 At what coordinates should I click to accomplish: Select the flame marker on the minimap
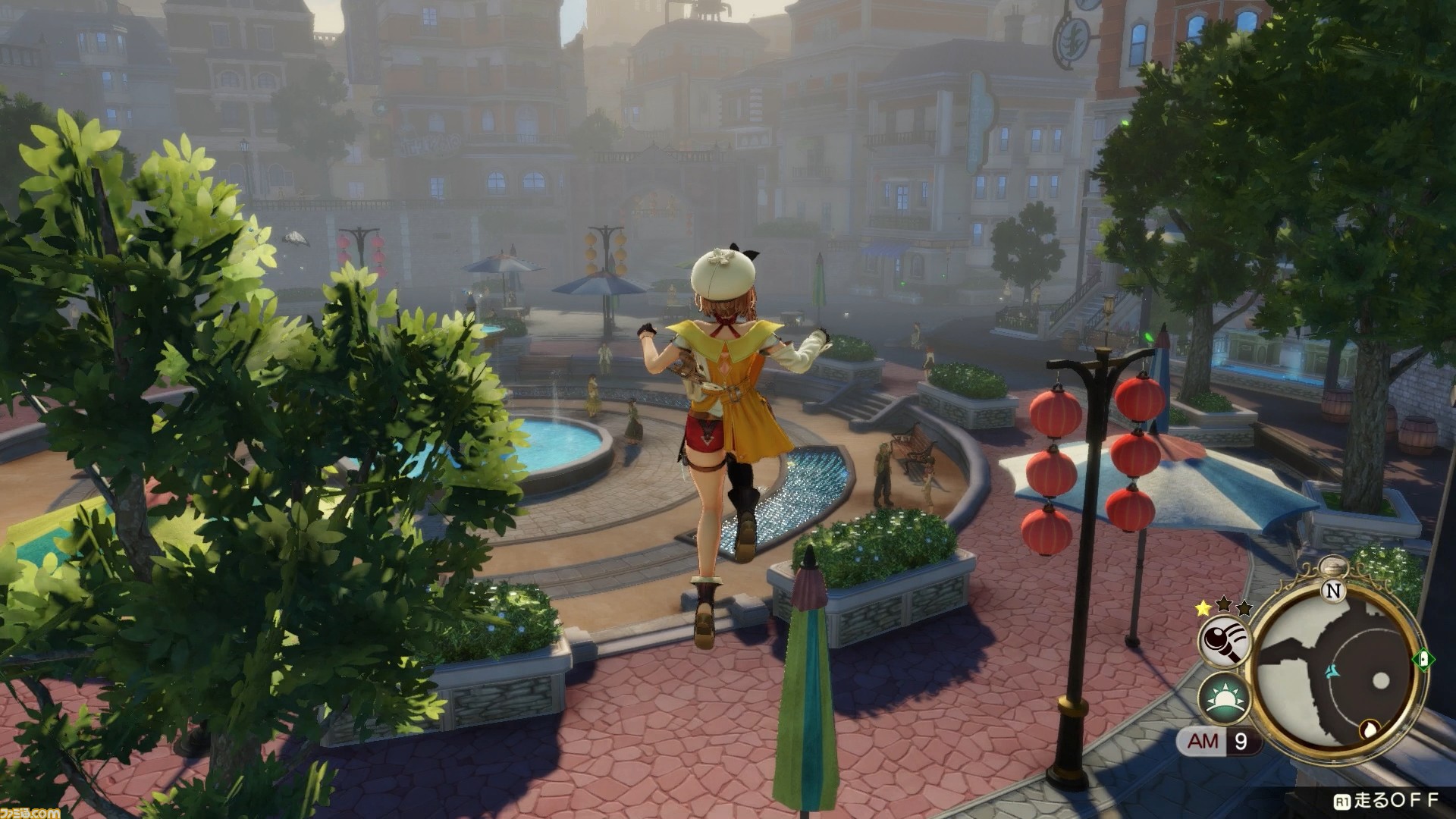tap(1370, 730)
